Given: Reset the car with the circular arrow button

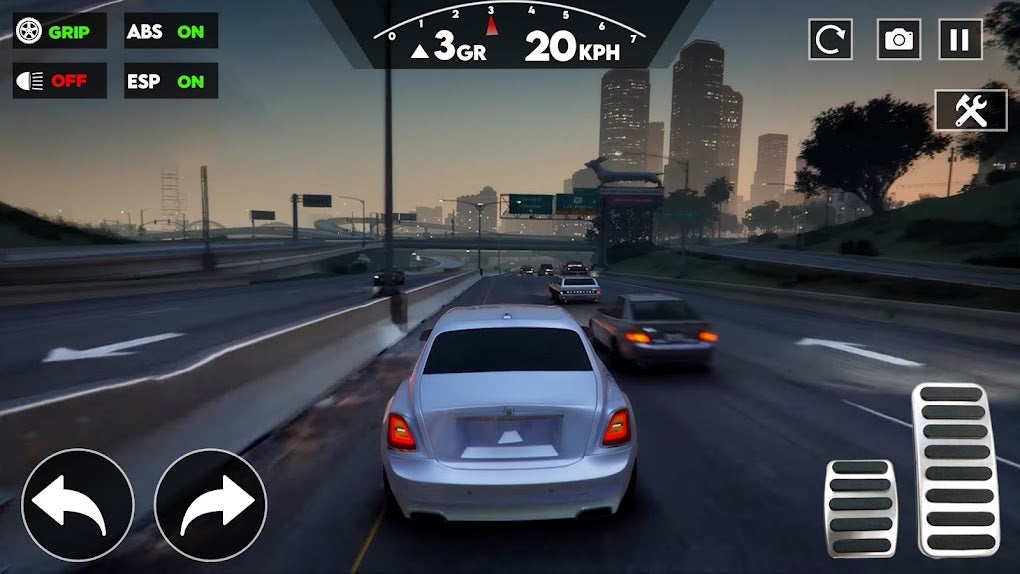Looking at the screenshot, I should (x=828, y=39).
